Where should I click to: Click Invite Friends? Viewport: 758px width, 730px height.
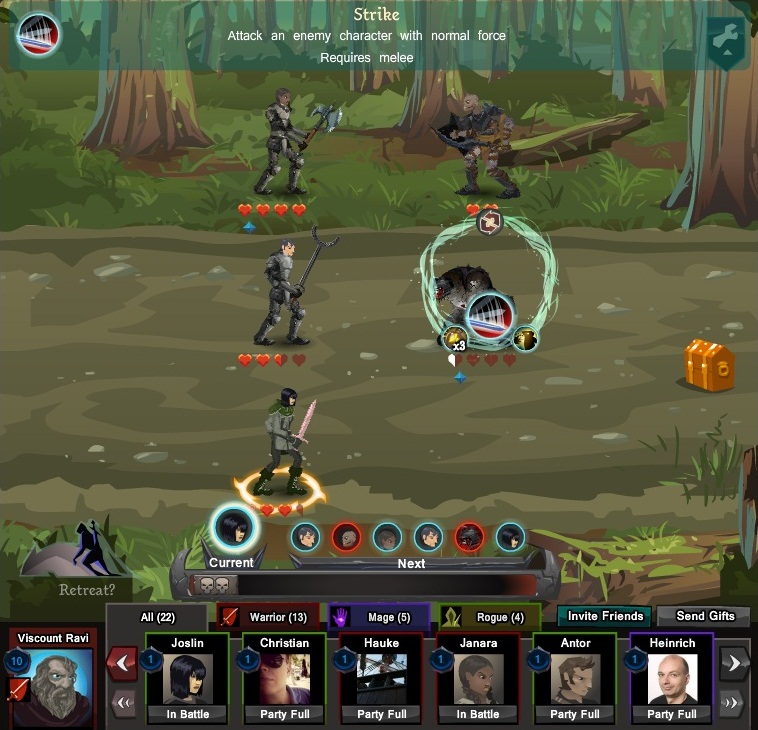click(x=604, y=616)
